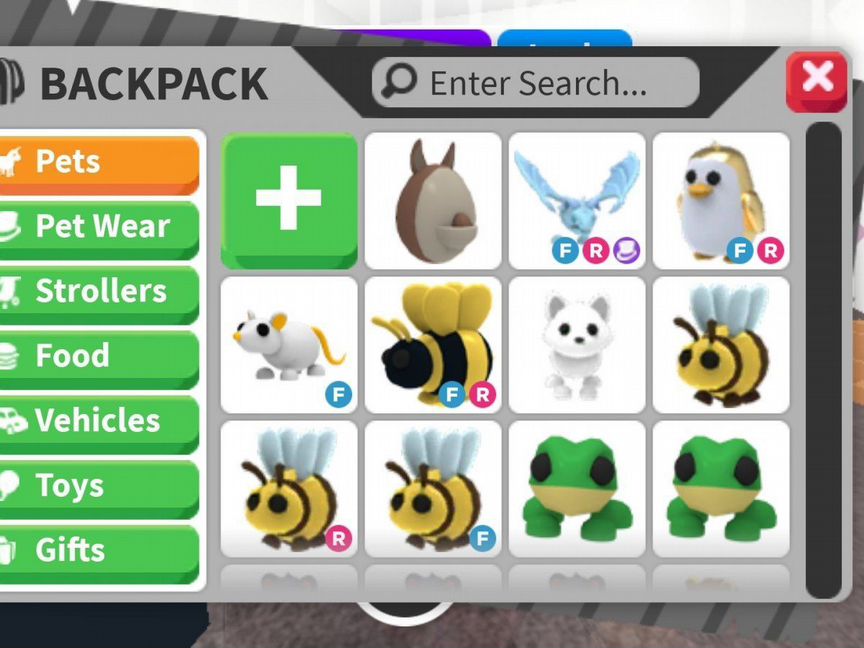Choose the icy blue dragon pet

click(x=576, y=200)
